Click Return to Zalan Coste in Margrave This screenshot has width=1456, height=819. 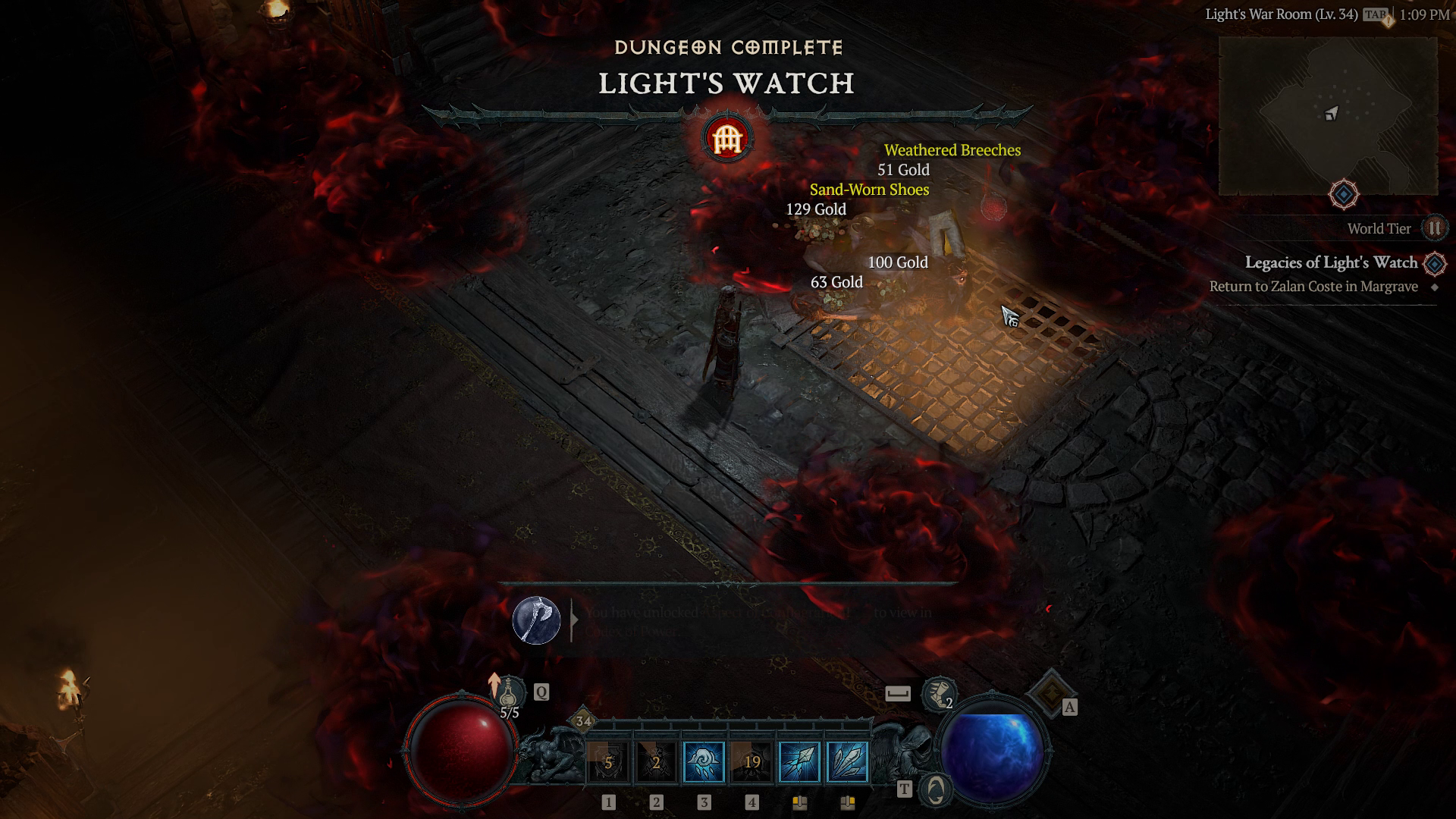[1314, 287]
